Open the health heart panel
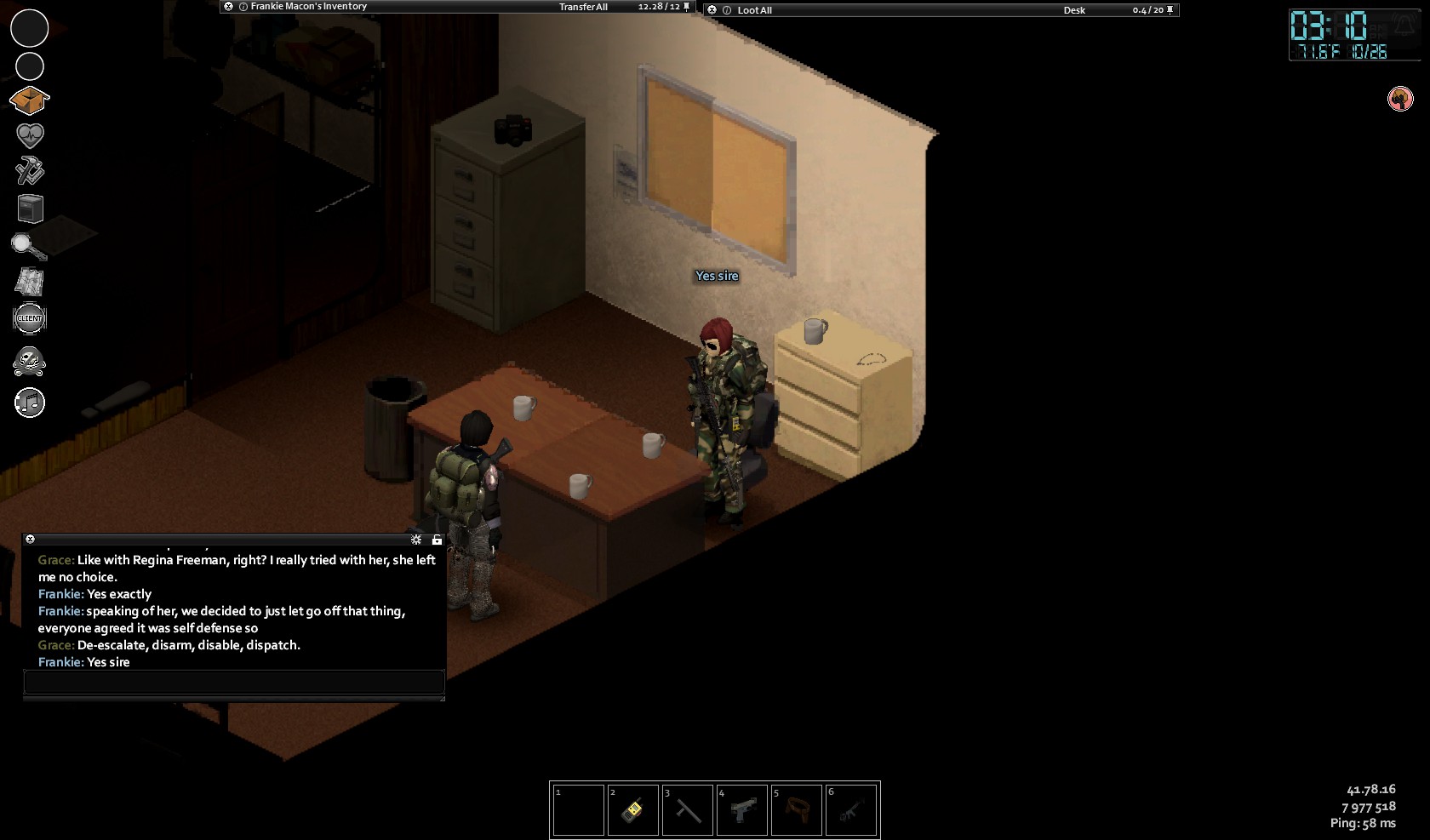The height and width of the screenshot is (840, 1430). pyautogui.click(x=30, y=135)
